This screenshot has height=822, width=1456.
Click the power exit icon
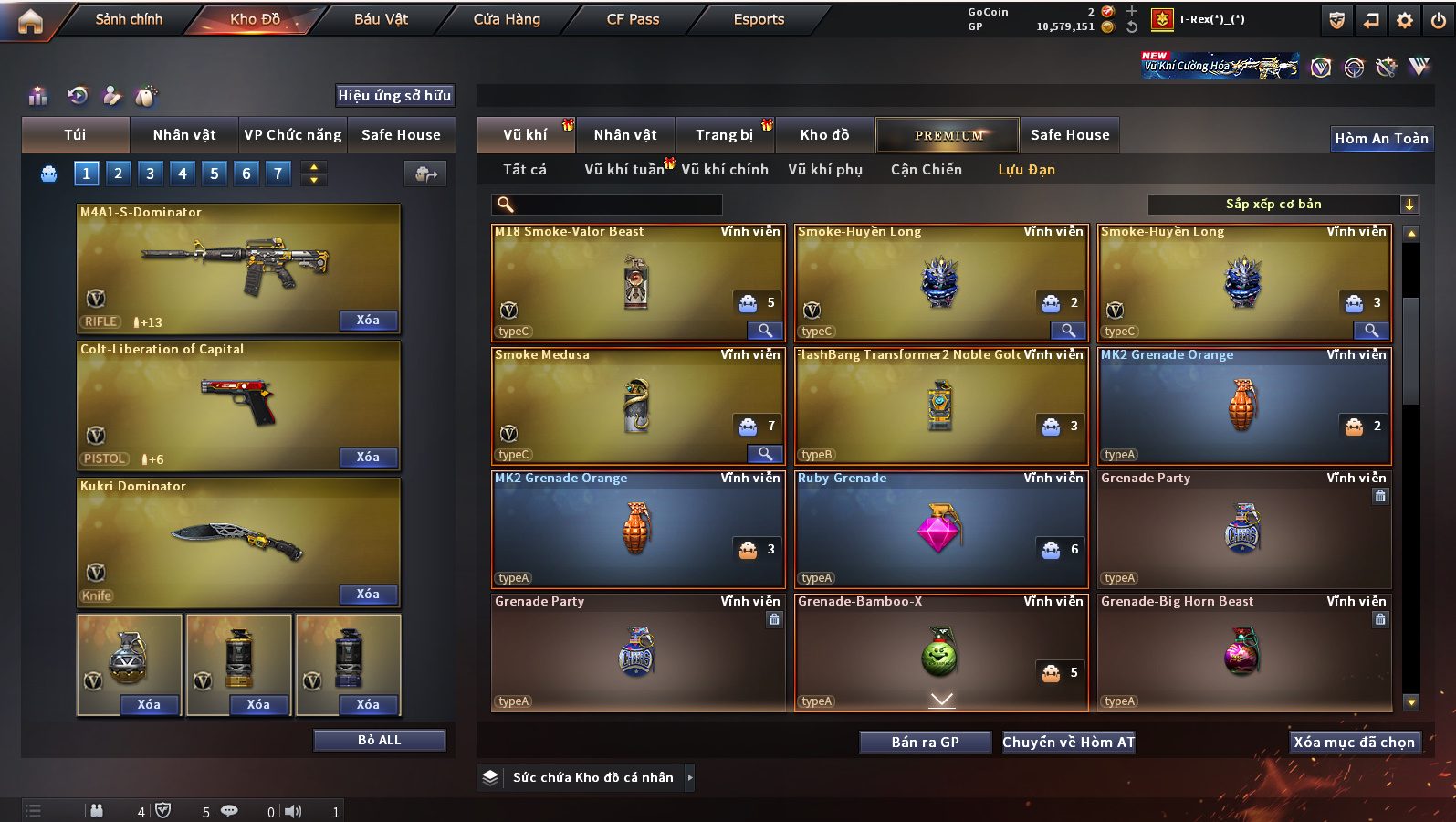click(x=1438, y=20)
